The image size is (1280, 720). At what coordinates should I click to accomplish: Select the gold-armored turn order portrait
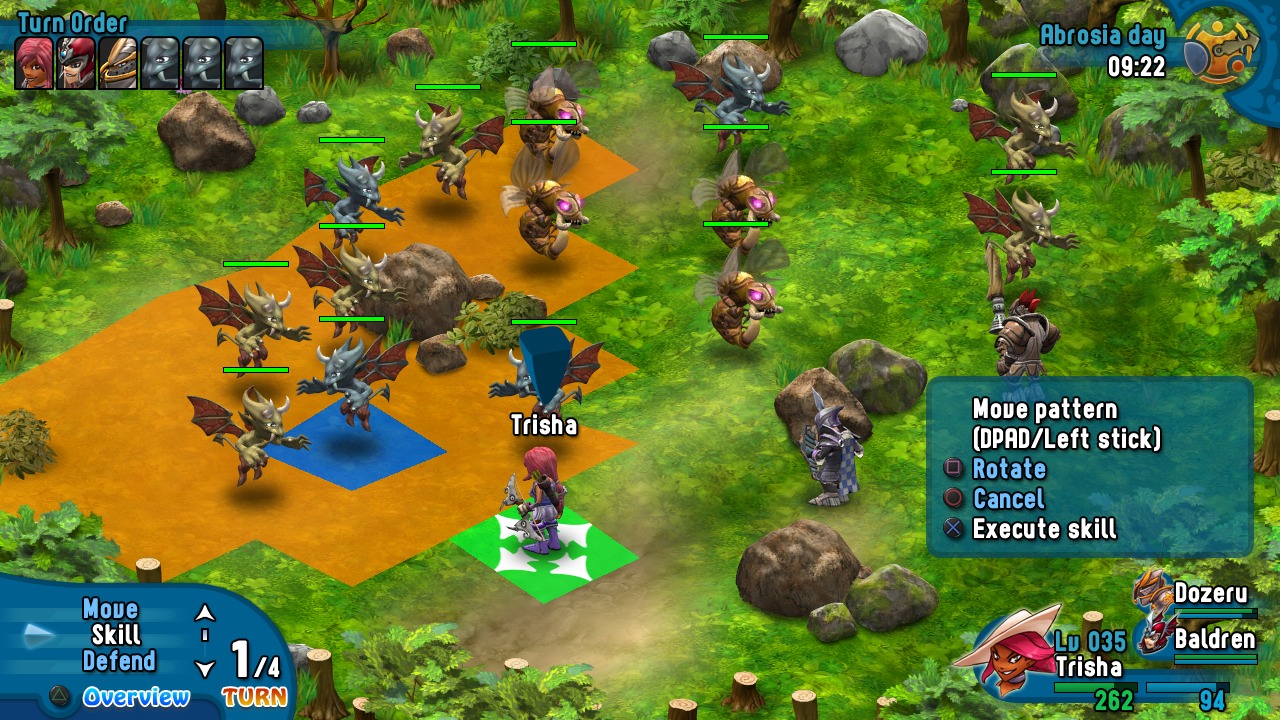click(118, 63)
